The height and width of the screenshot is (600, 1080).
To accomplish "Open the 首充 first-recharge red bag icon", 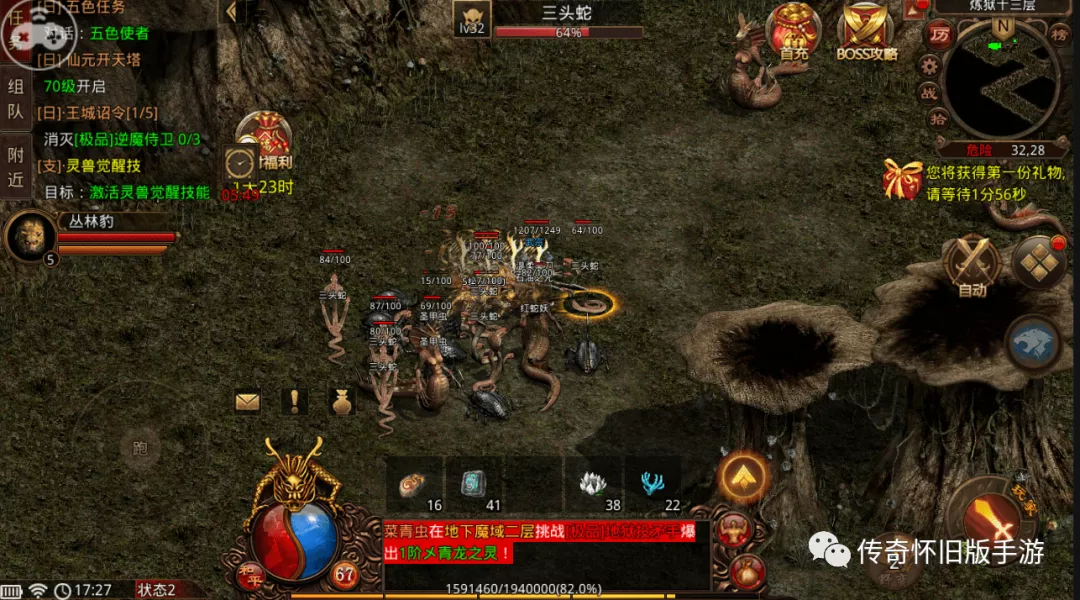I will pyautogui.click(x=794, y=32).
